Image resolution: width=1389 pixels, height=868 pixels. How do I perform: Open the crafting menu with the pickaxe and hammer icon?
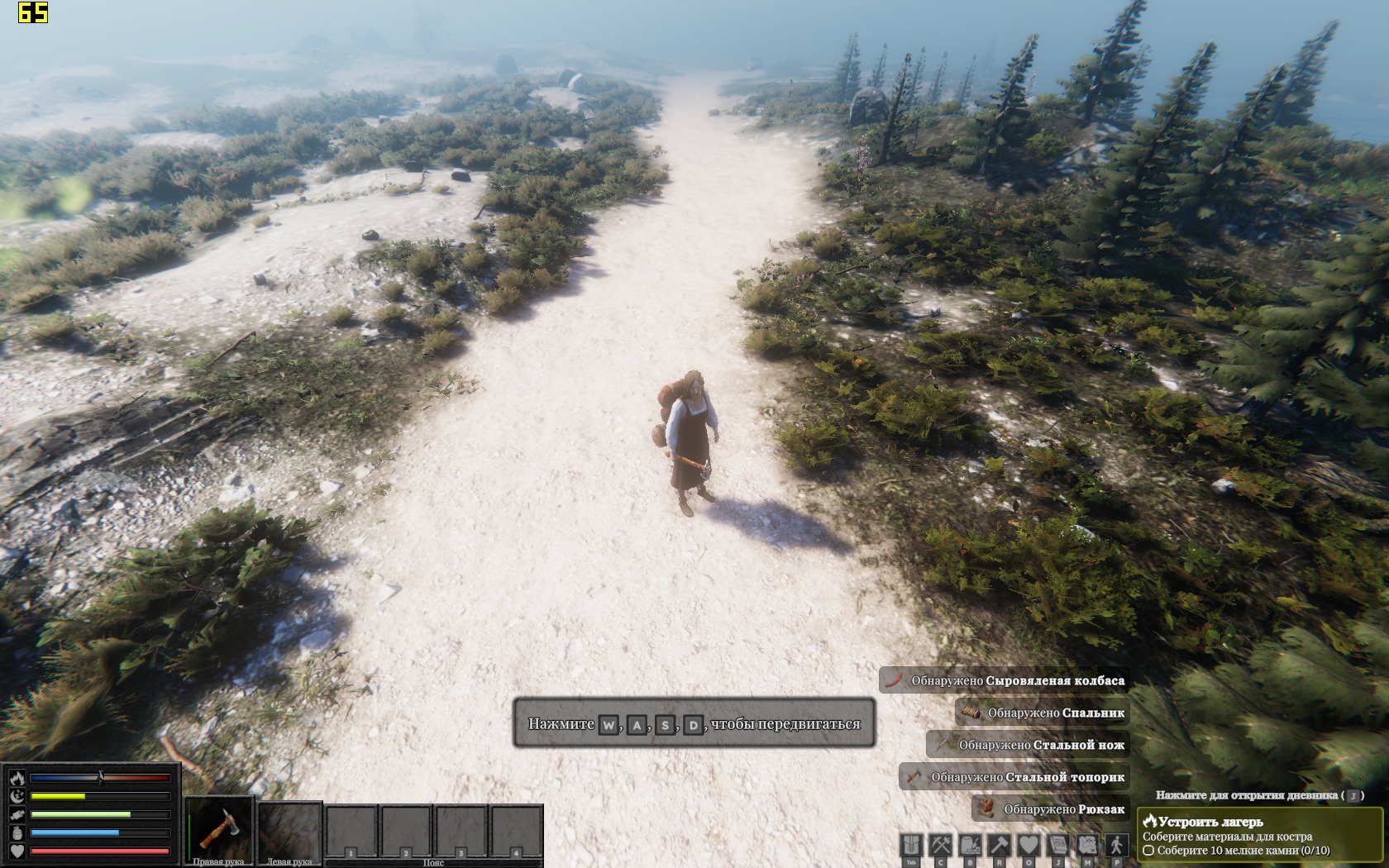[x=941, y=846]
